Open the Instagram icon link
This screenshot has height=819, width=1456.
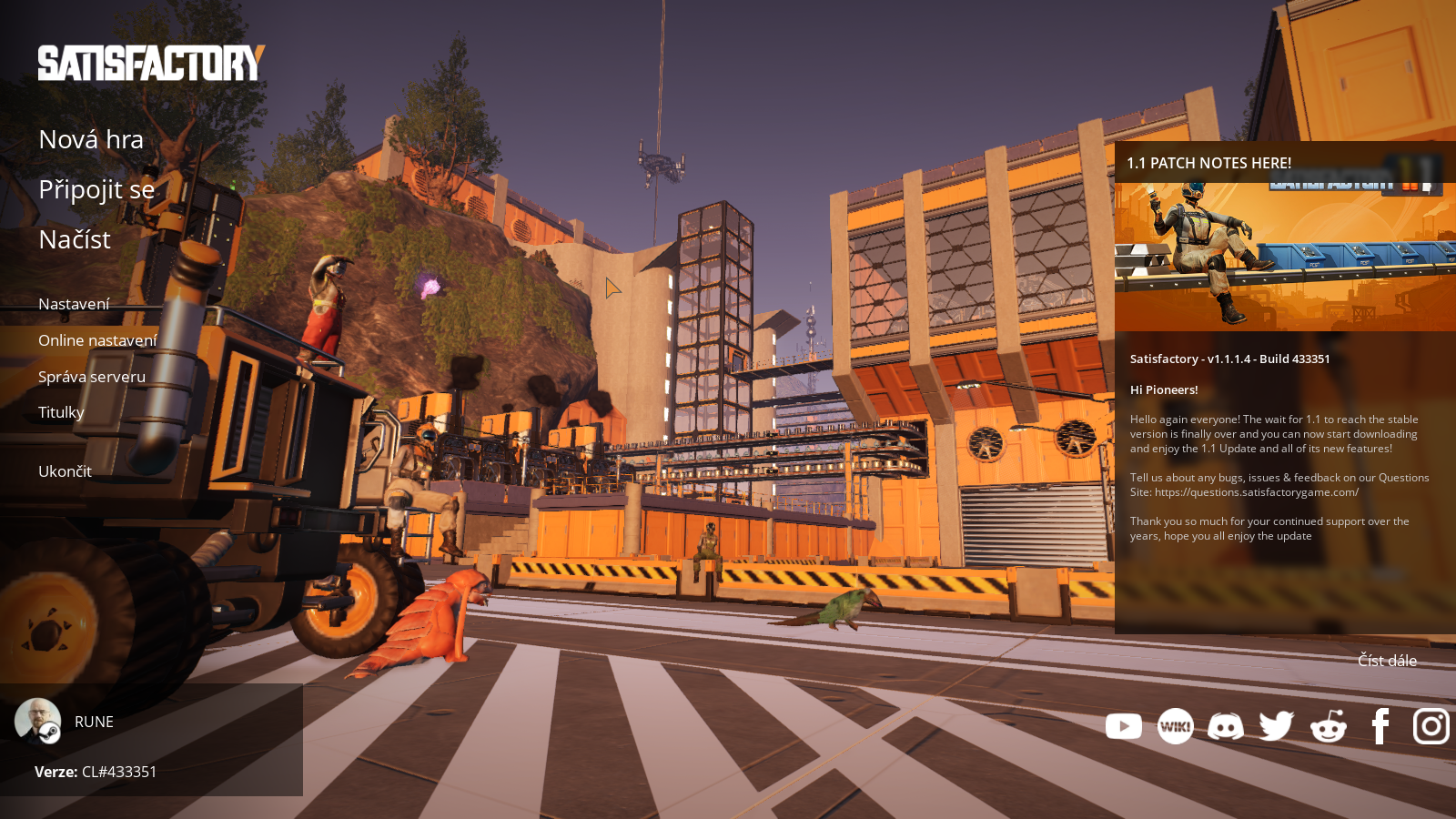coord(1431,726)
